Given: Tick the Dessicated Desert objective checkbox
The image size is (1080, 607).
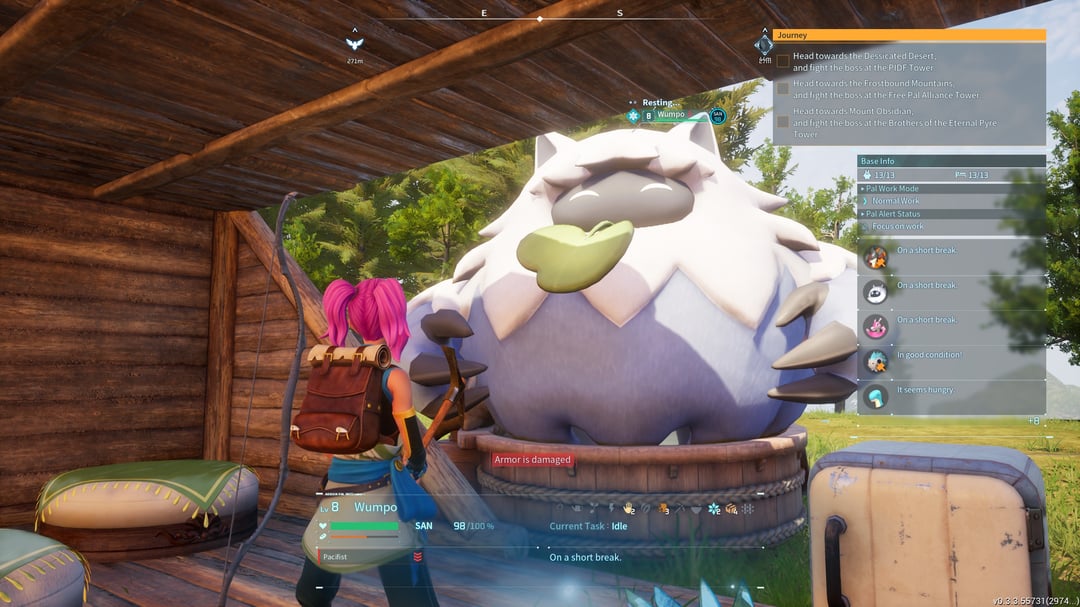Looking at the screenshot, I should pos(783,60).
